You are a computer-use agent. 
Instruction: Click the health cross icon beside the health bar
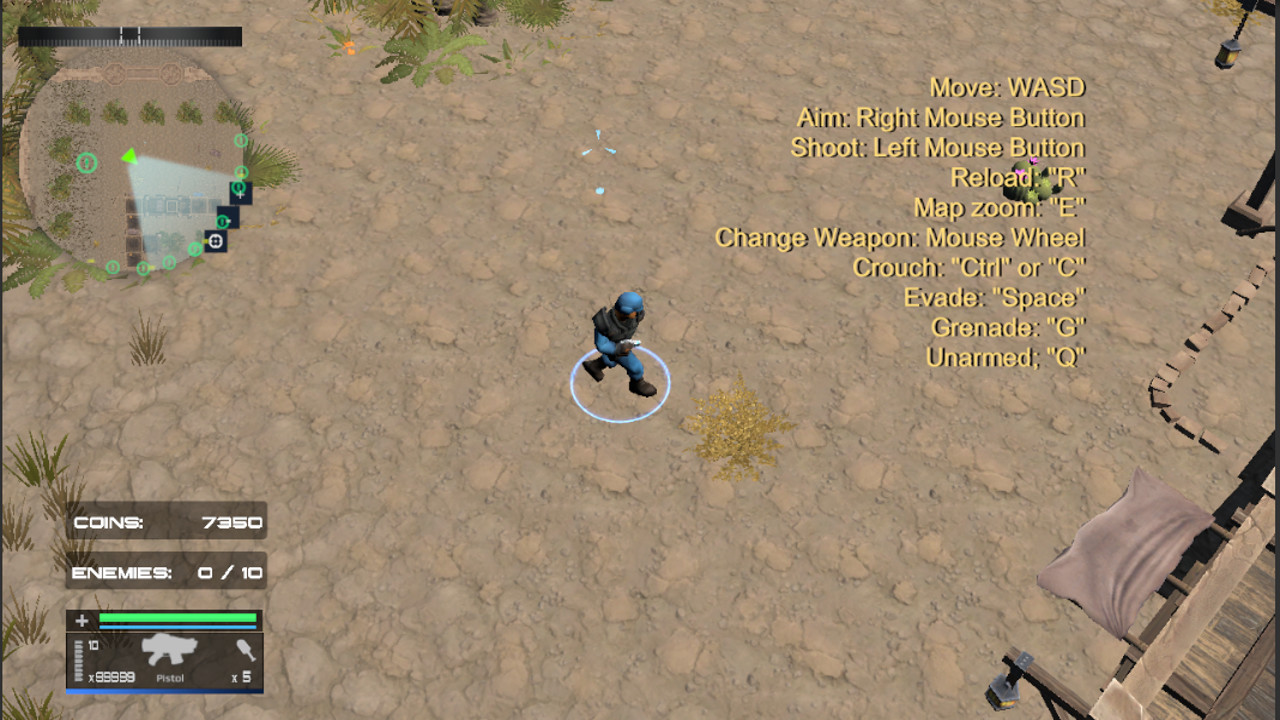tap(82, 619)
